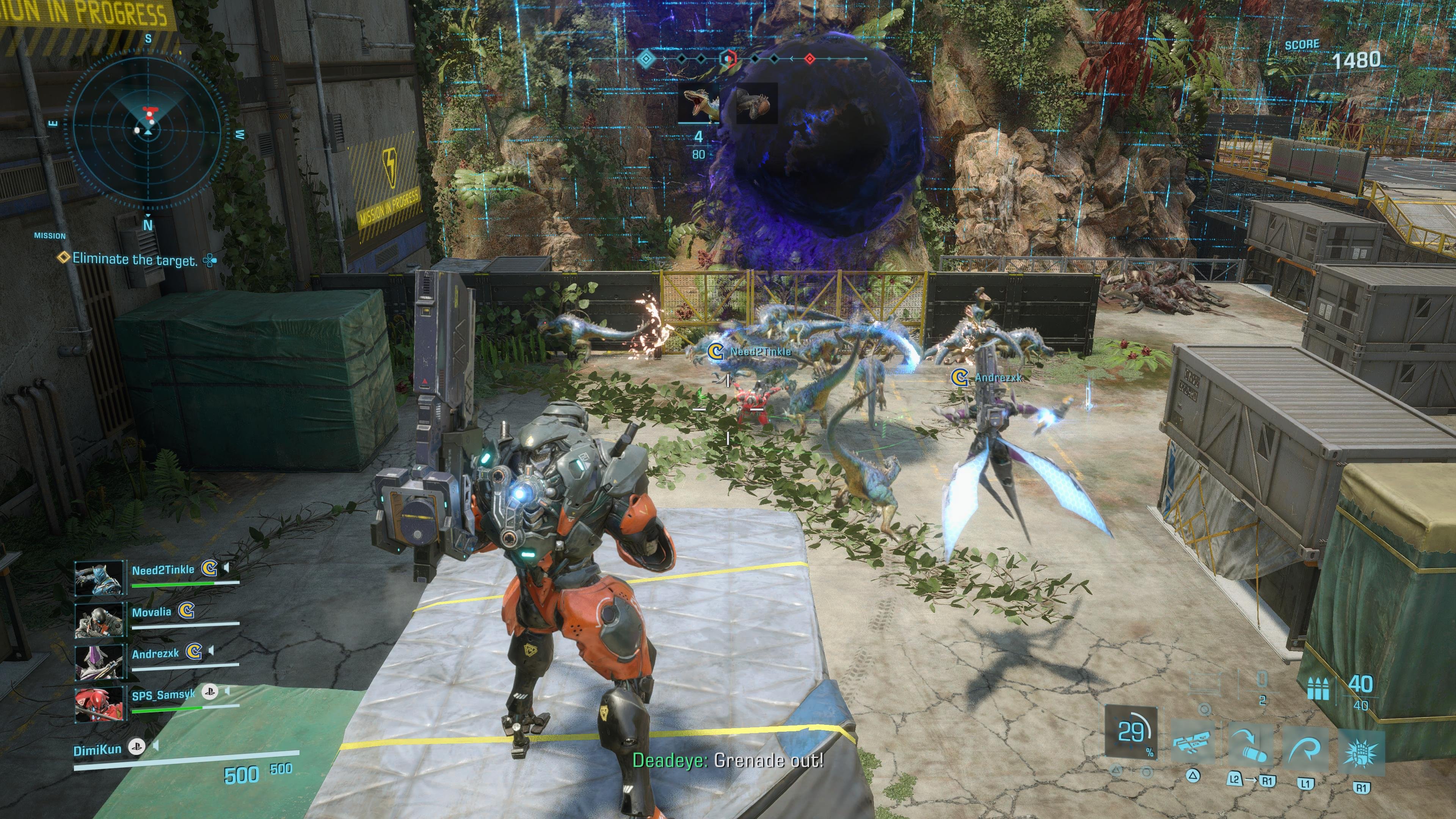This screenshot has width=1456, height=819.
Task: Click the red diamond on the progress track
Action: pos(810,58)
